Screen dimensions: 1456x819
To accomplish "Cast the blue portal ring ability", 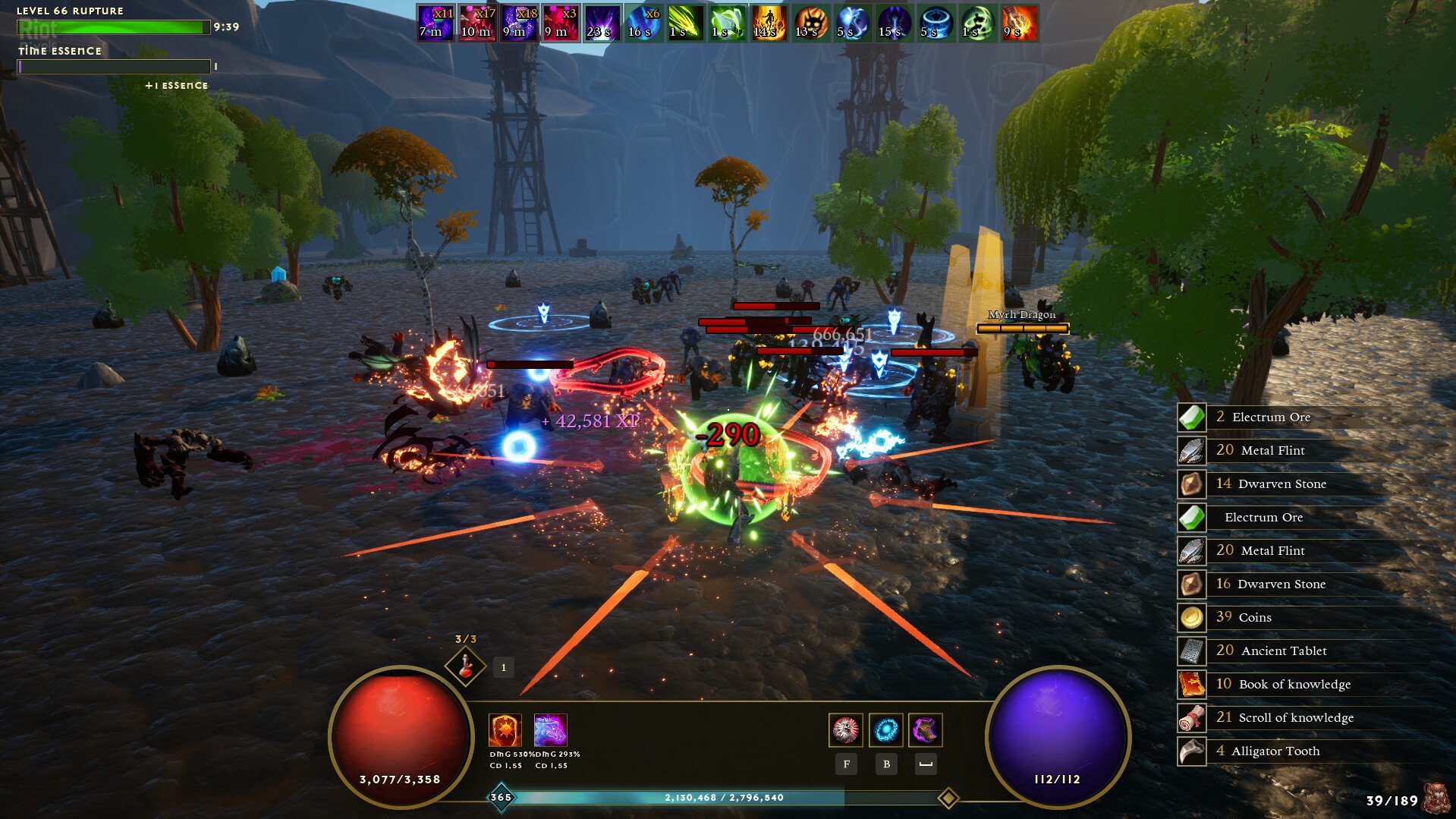I will point(885,730).
